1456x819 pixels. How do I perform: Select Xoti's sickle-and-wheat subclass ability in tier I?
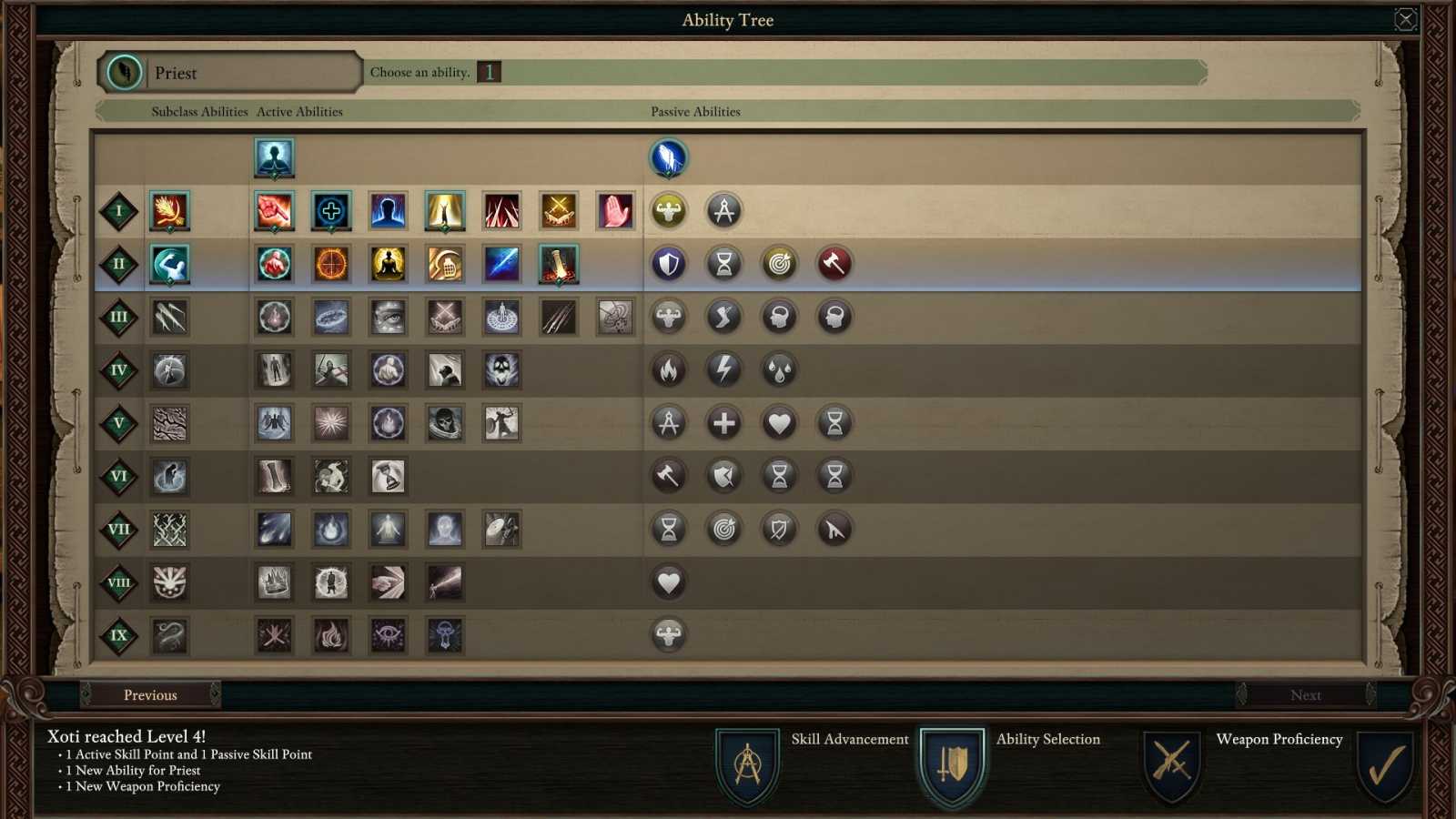coord(168,210)
